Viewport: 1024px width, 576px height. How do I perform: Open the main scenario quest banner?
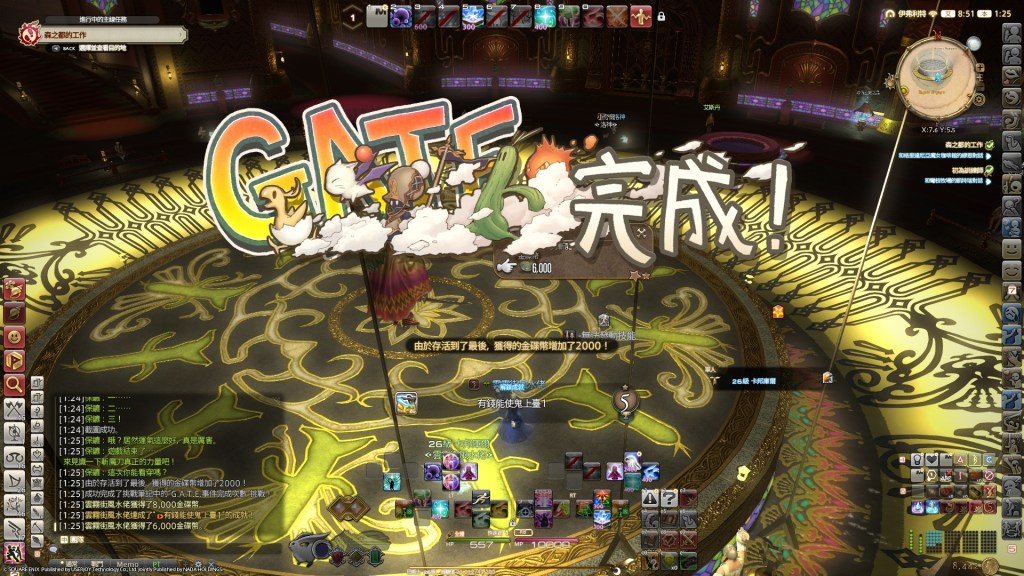pyautogui.click(x=100, y=35)
